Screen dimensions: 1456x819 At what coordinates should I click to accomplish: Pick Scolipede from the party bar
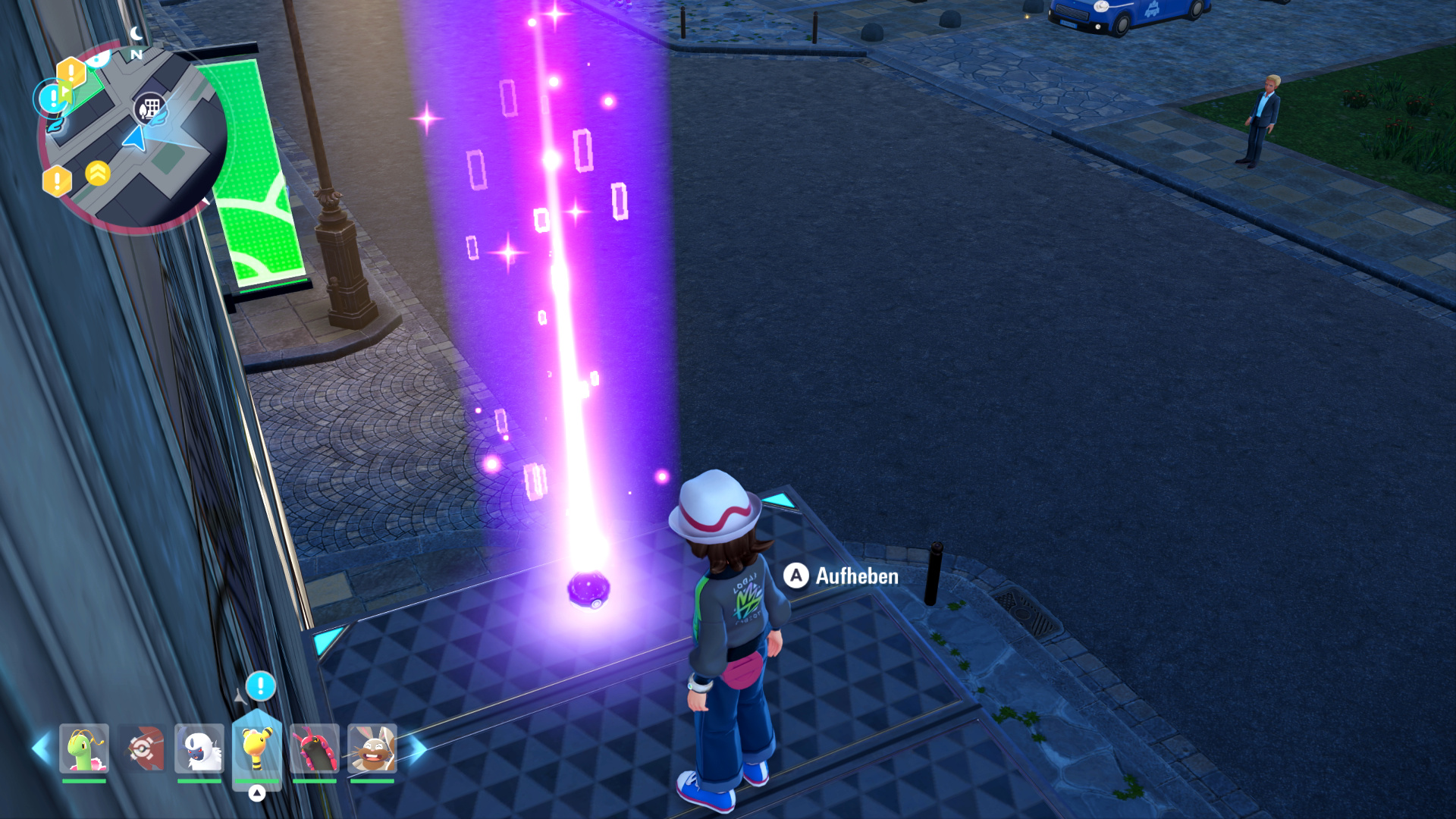click(x=315, y=748)
